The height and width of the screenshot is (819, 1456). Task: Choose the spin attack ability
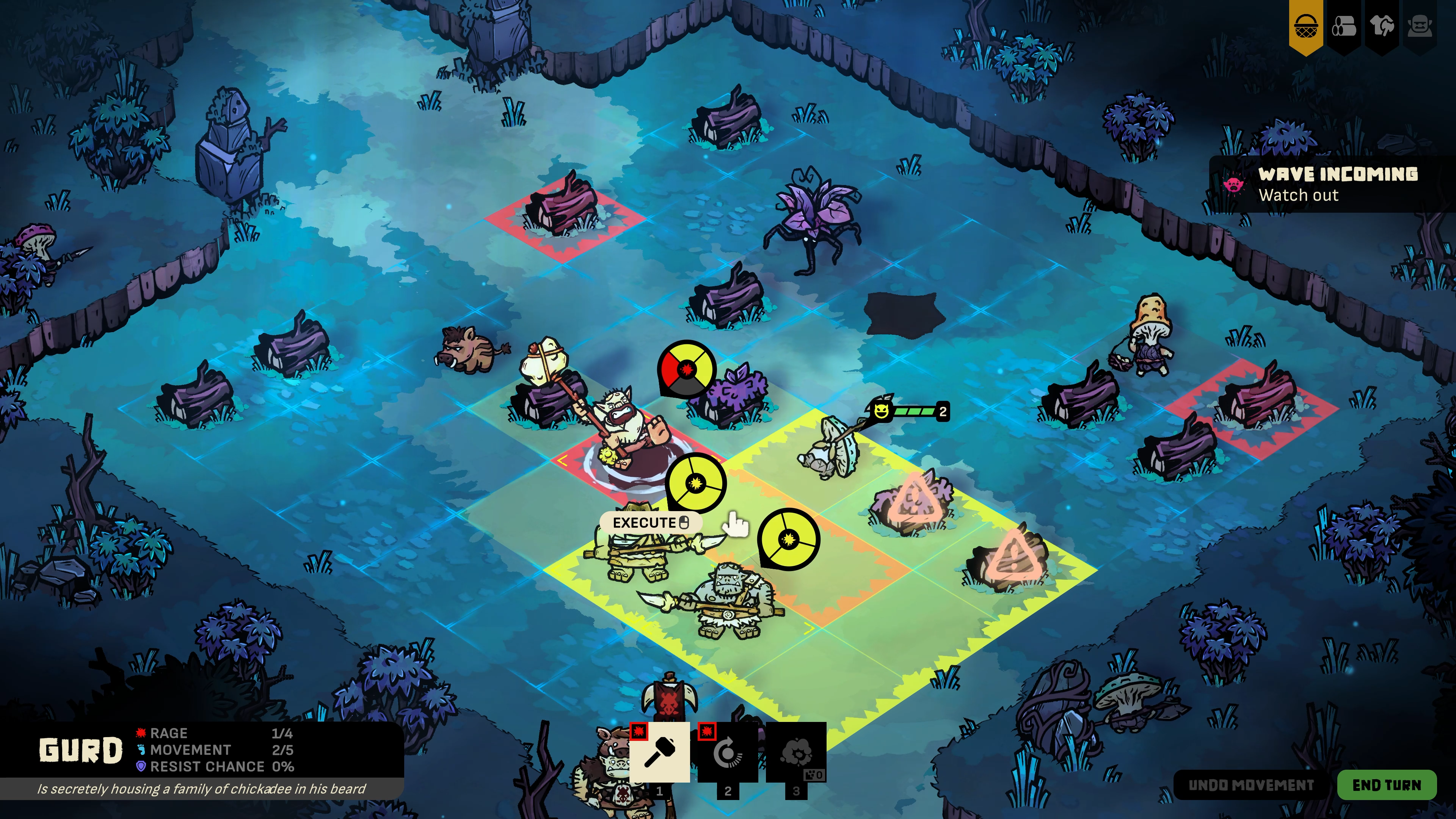coord(728,752)
